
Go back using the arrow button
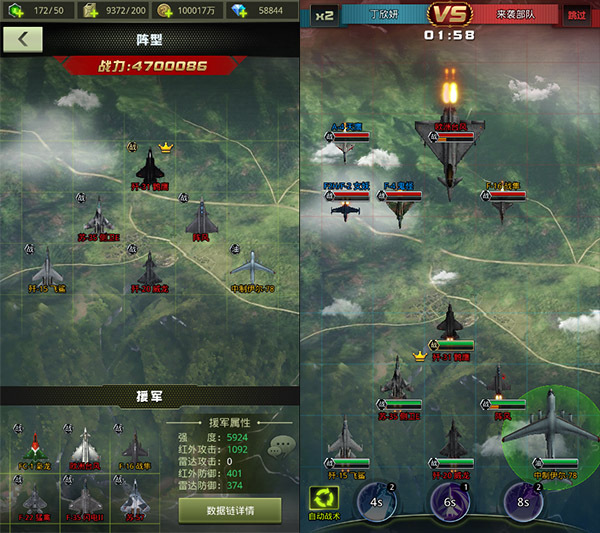pos(23,41)
